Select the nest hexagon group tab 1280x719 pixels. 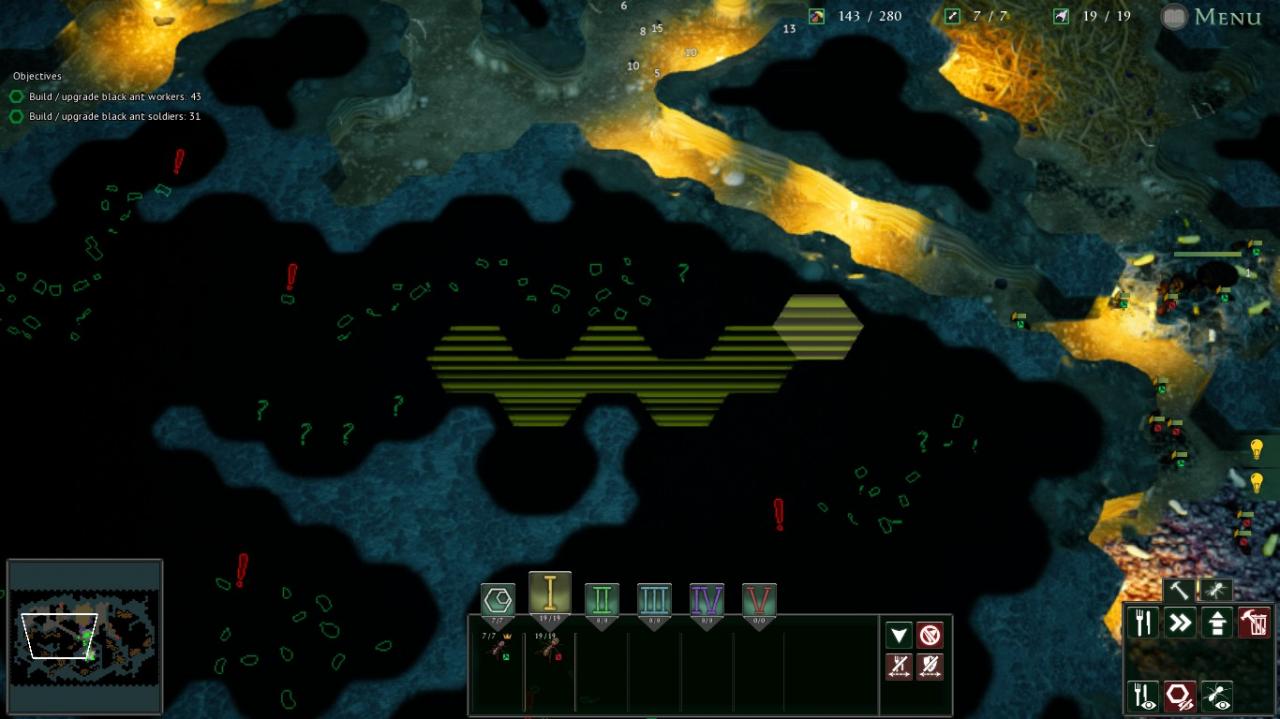498,600
